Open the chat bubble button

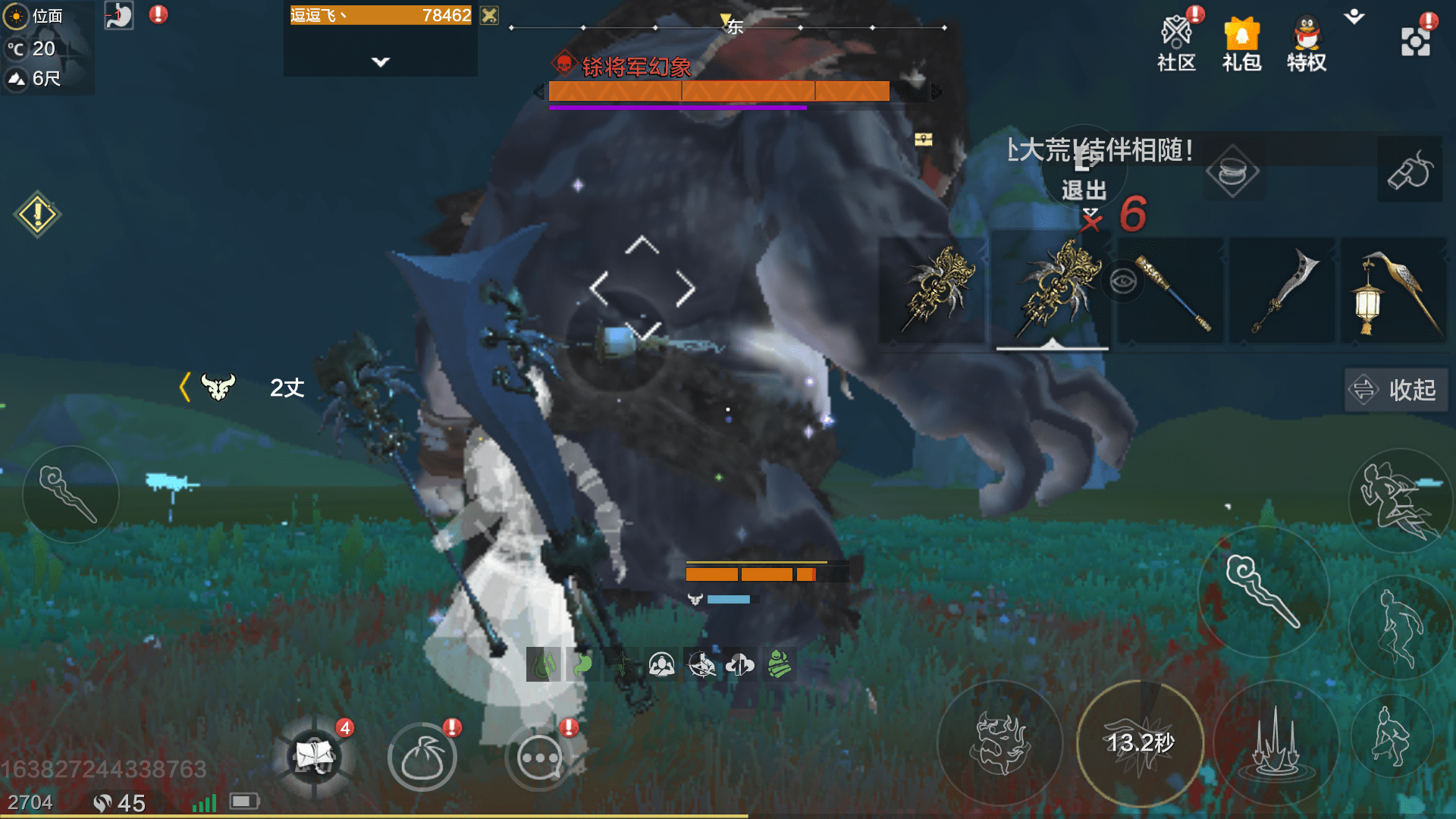[x=539, y=757]
